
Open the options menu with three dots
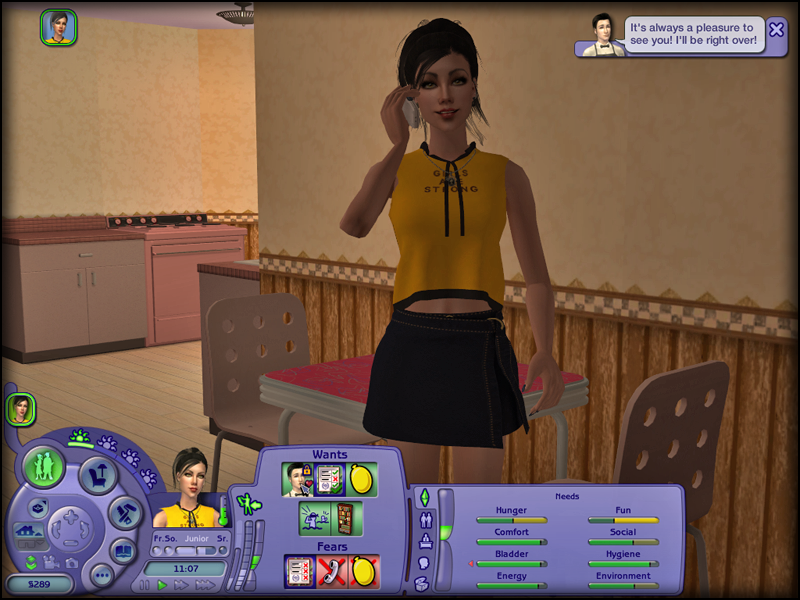(x=100, y=575)
